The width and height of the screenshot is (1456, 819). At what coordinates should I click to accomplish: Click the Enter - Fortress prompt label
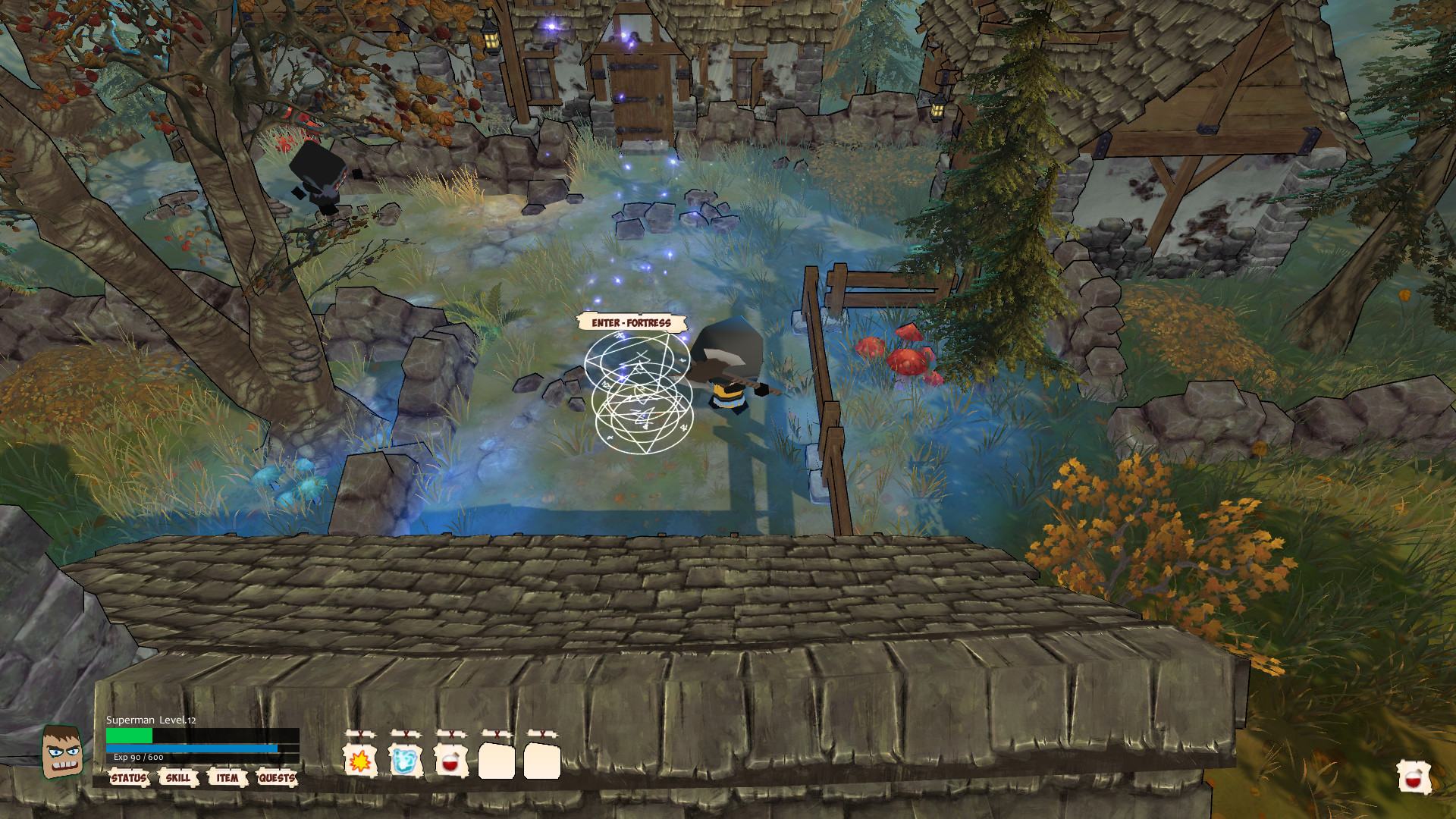coord(632,323)
